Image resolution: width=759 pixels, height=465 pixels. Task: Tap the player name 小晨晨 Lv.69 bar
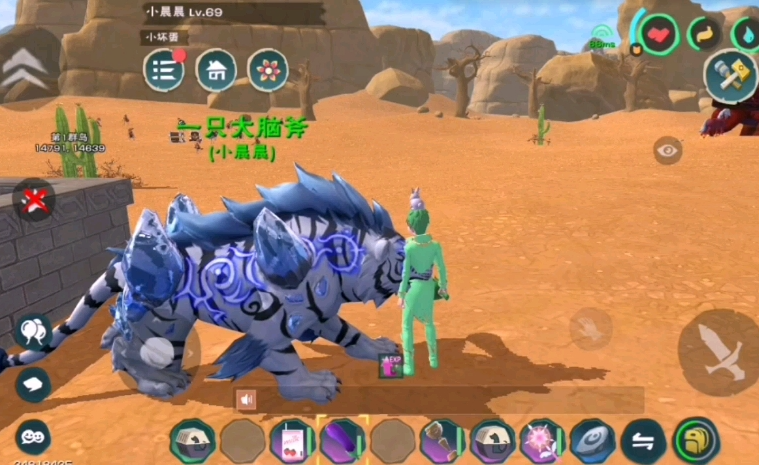coord(232,13)
